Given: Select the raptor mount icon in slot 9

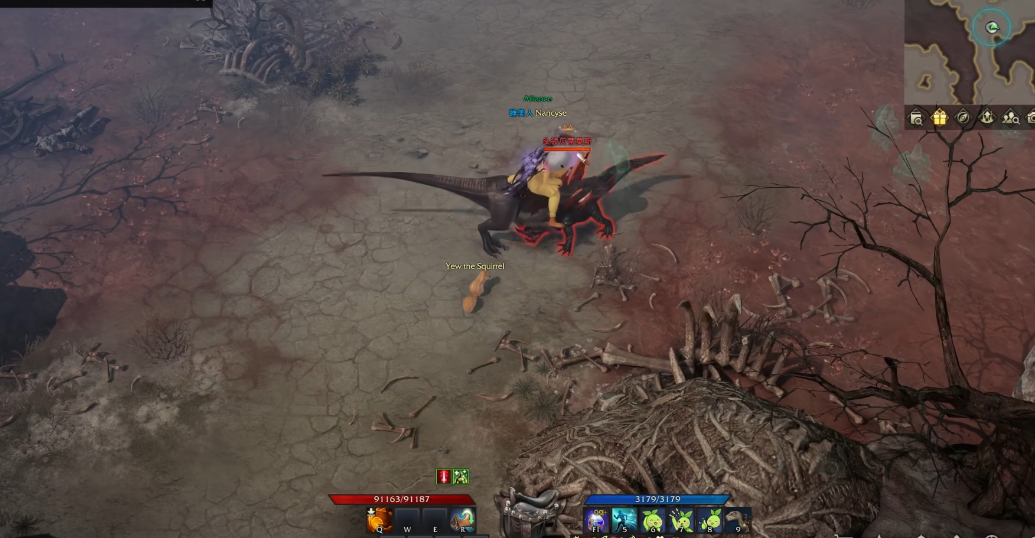Looking at the screenshot, I should click(739, 520).
